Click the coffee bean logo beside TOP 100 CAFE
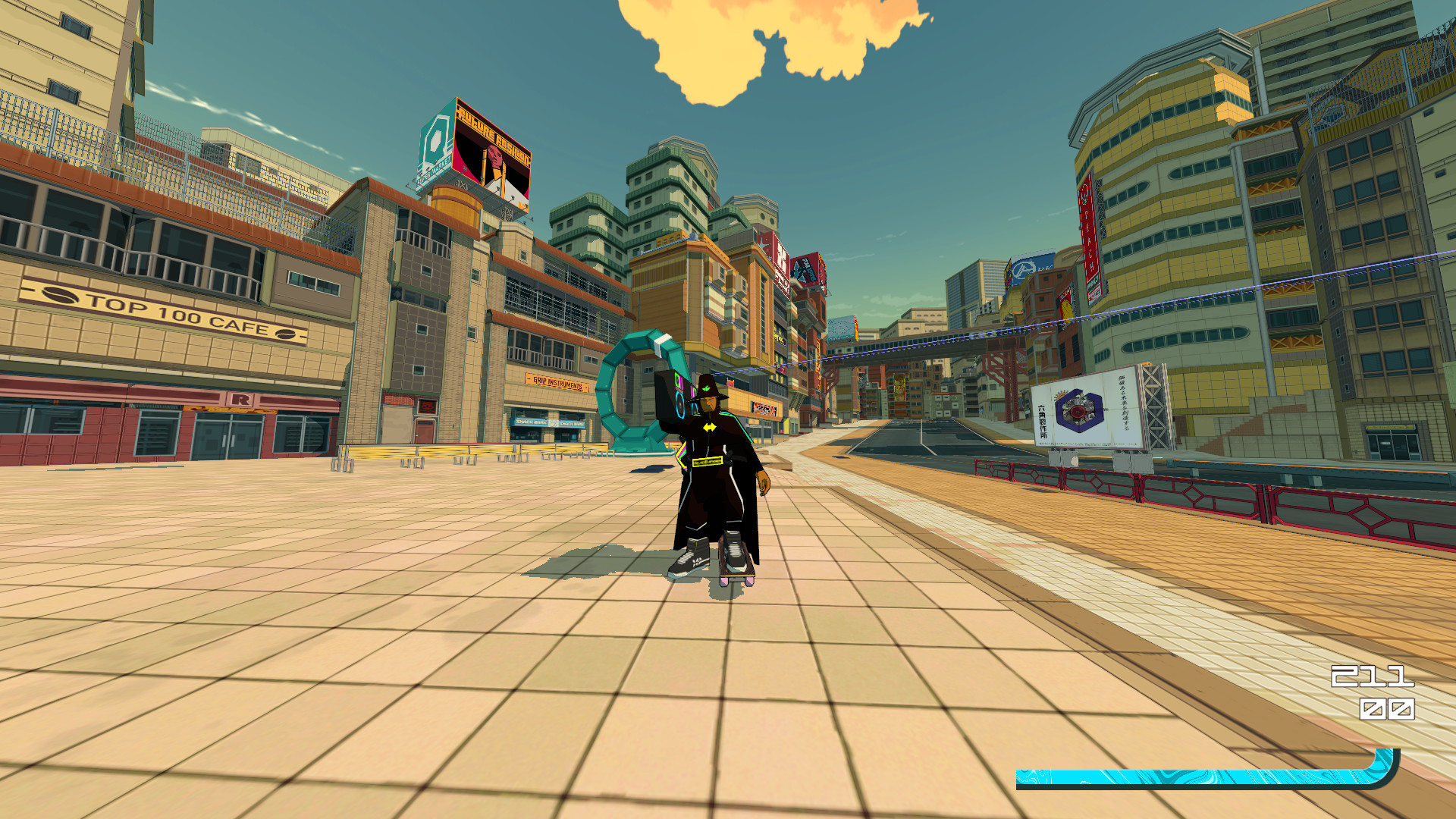 click(x=61, y=295)
